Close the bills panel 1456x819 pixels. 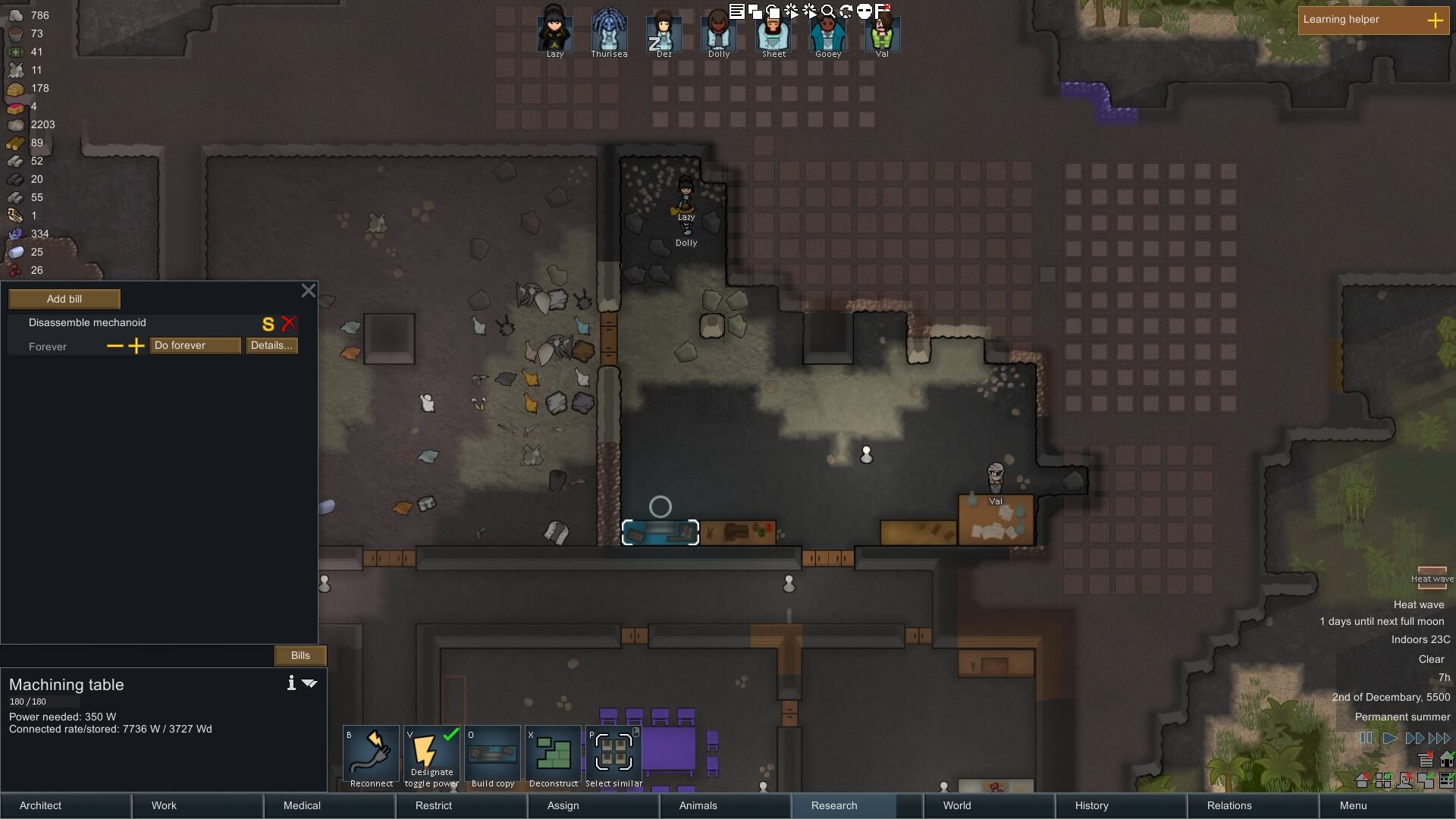point(308,290)
